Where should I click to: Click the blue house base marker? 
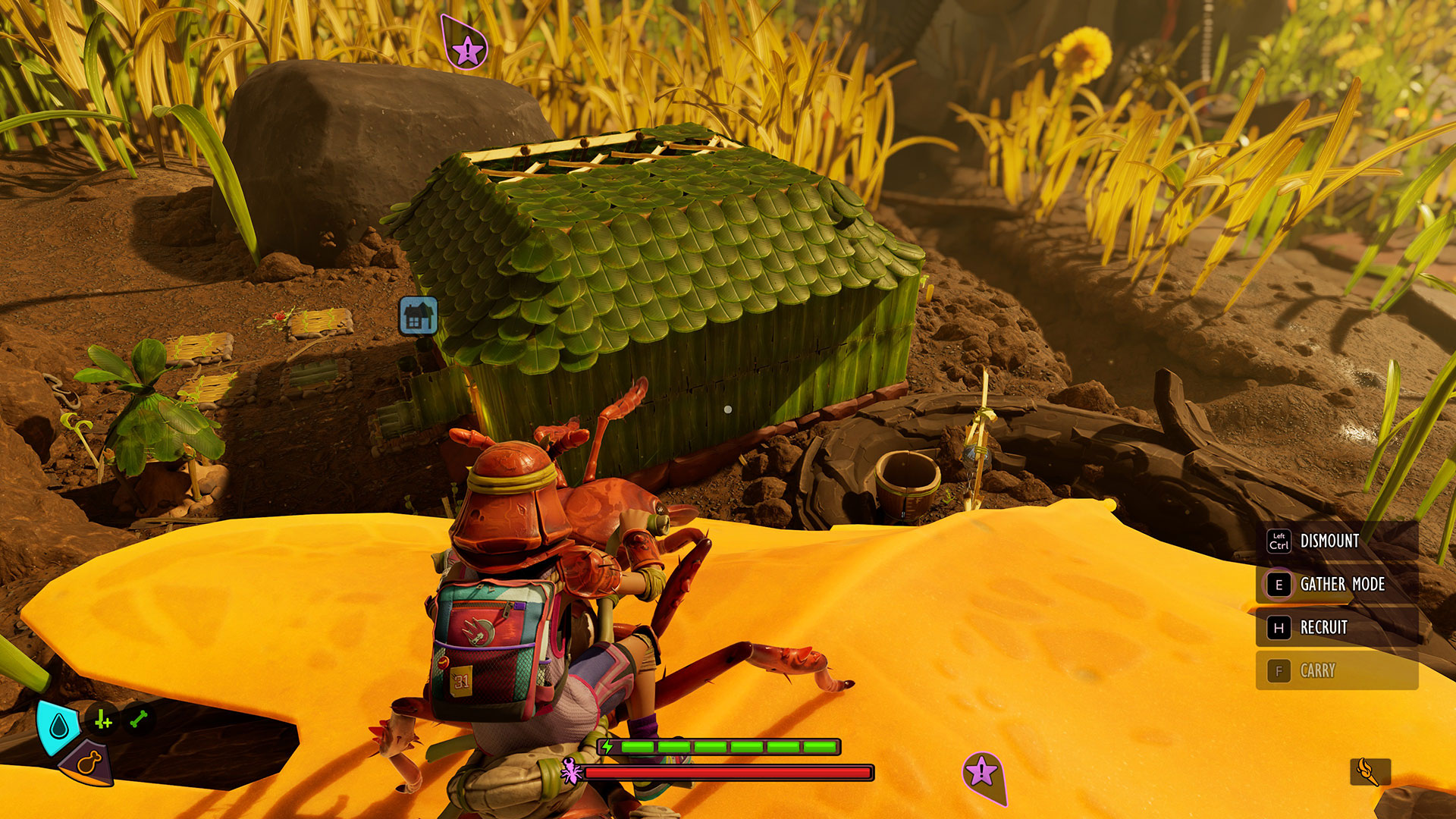[419, 315]
